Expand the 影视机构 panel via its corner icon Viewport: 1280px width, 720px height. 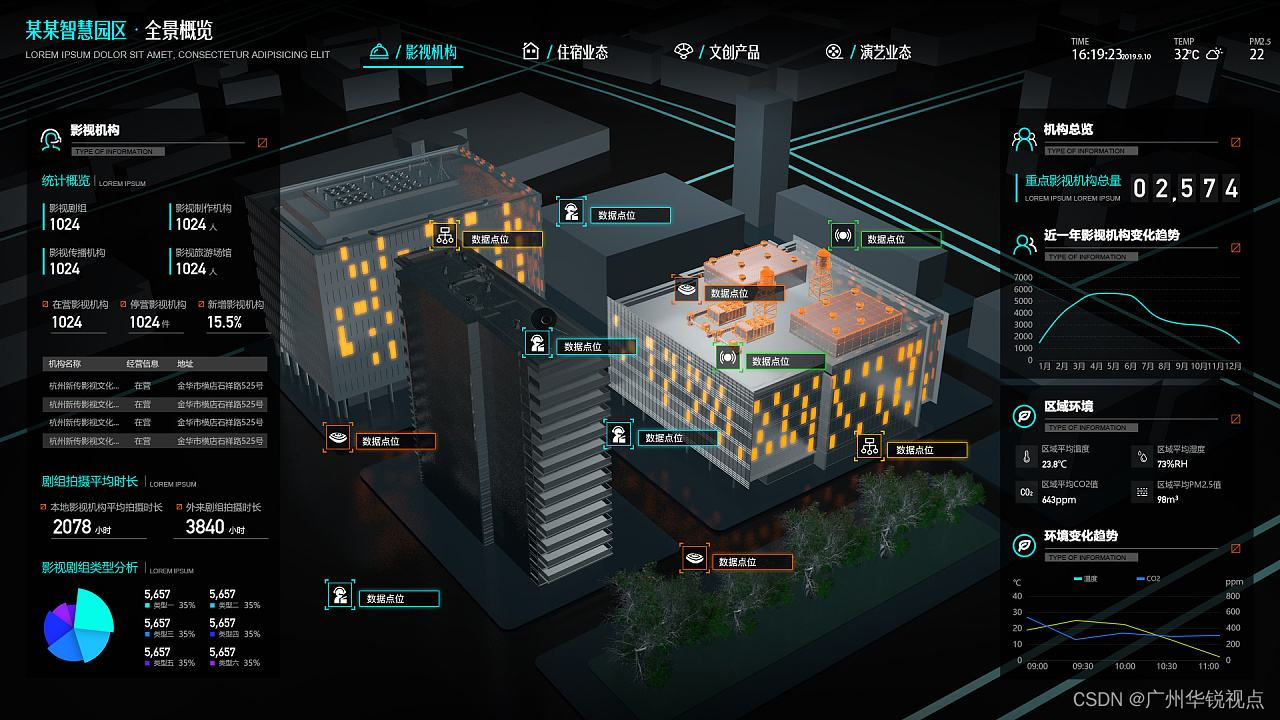[263, 143]
